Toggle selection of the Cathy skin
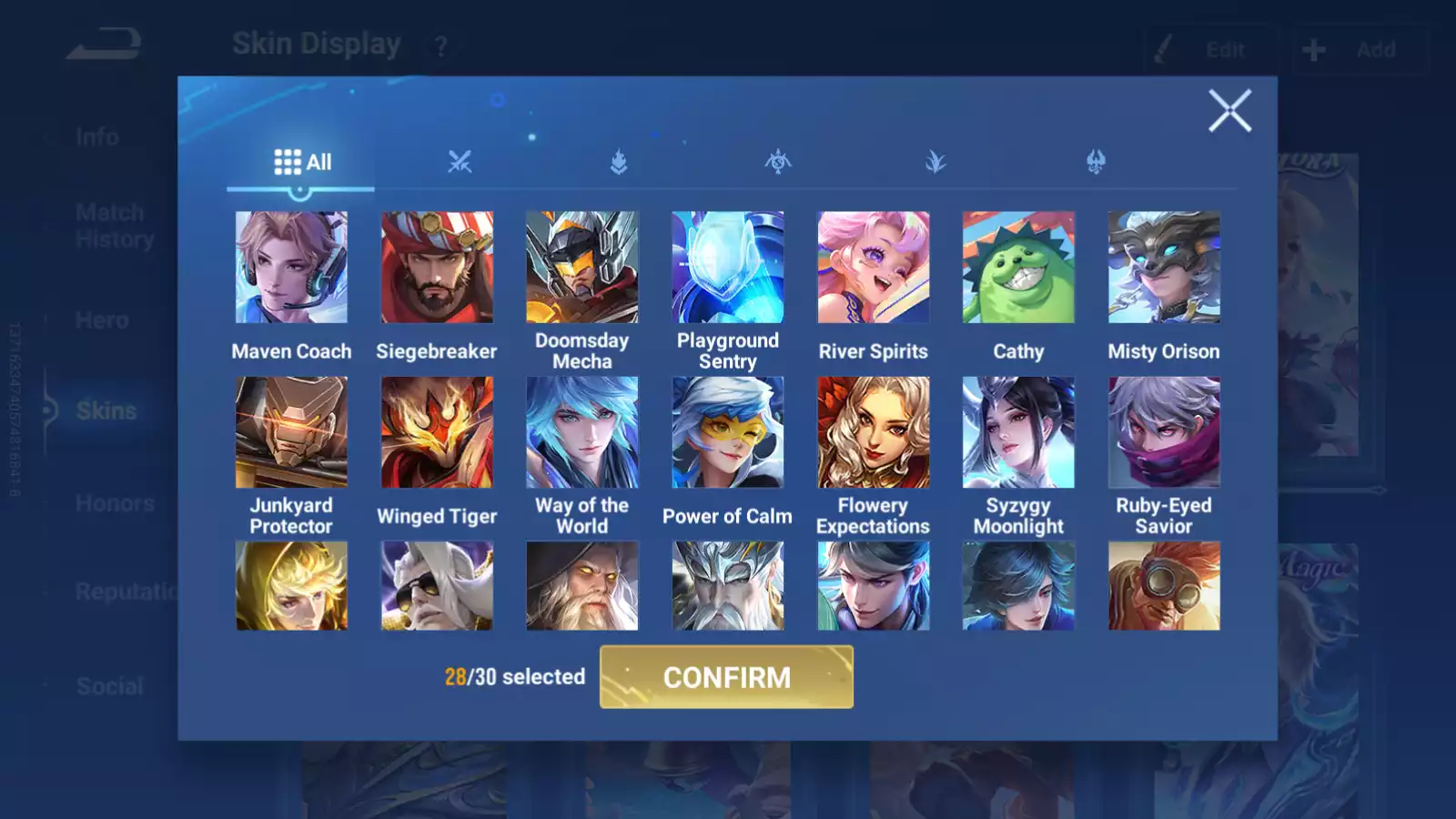Viewport: 1456px width, 819px height. [1018, 266]
